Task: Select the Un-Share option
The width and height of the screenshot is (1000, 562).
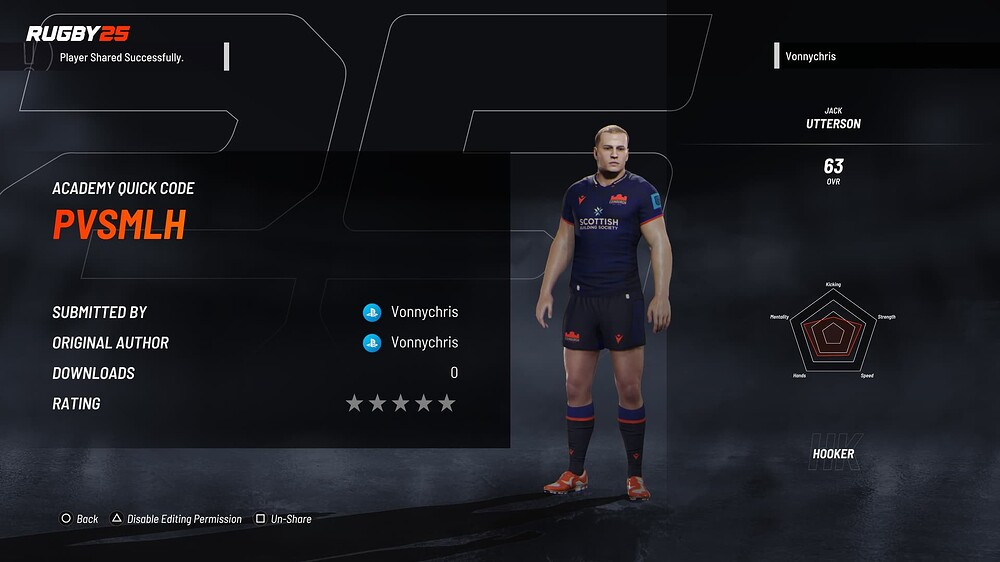Action: coord(284,519)
